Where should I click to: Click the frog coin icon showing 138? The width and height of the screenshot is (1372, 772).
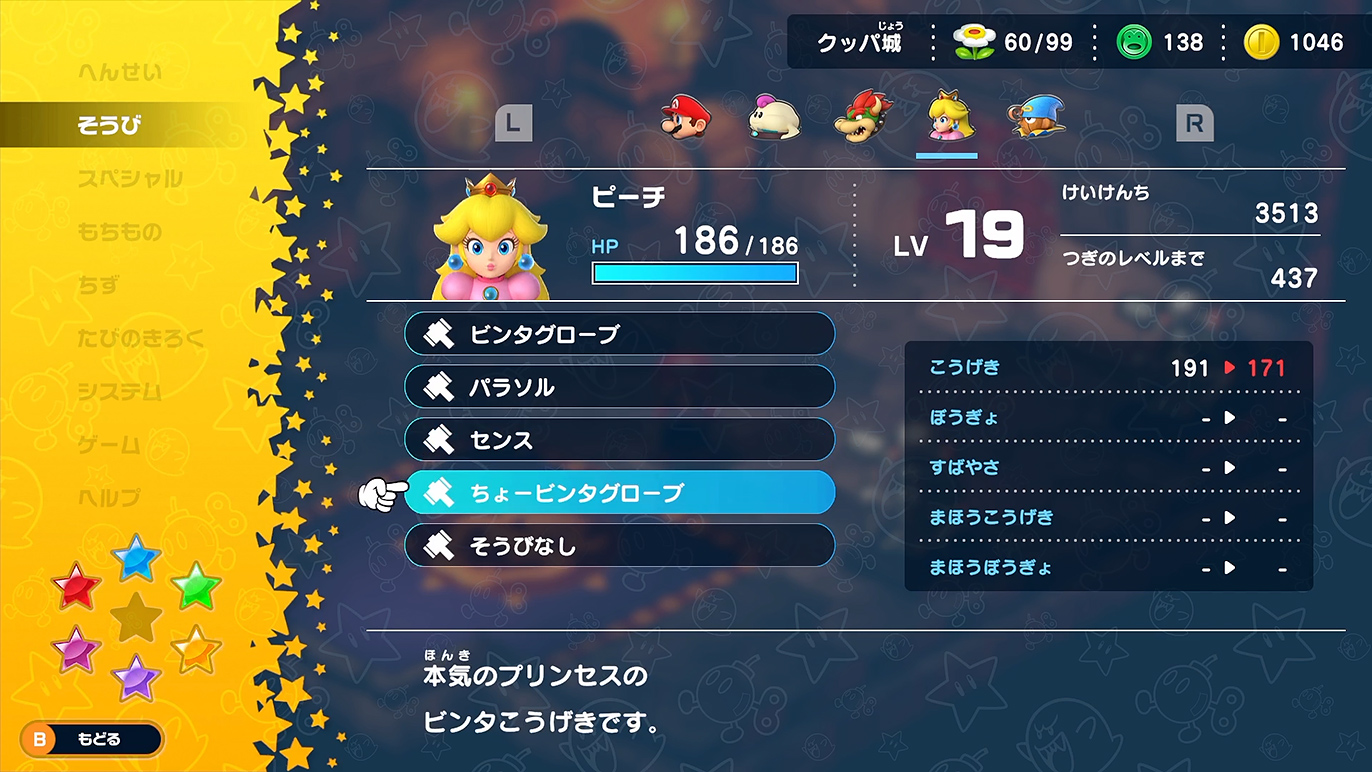(1135, 41)
